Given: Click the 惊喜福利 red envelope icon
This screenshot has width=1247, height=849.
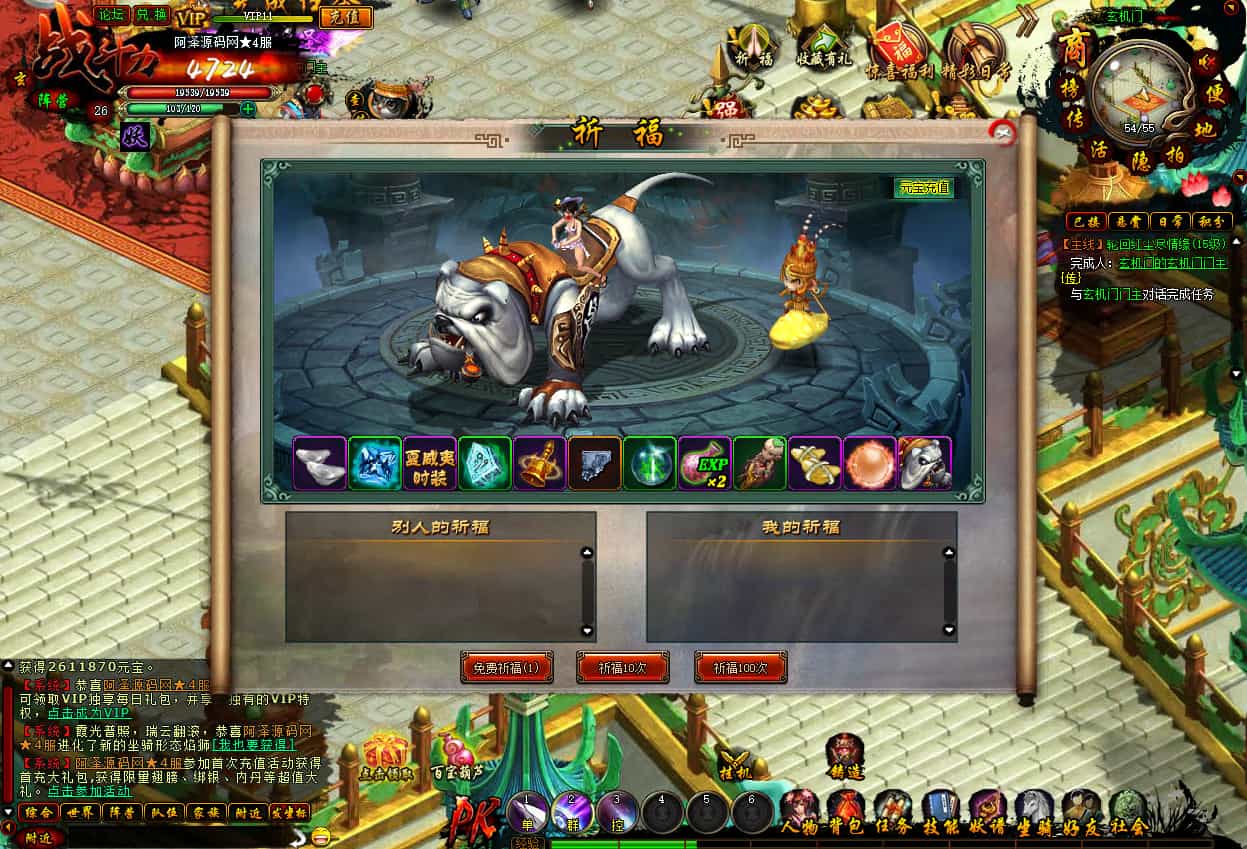Looking at the screenshot, I should point(896,47).
